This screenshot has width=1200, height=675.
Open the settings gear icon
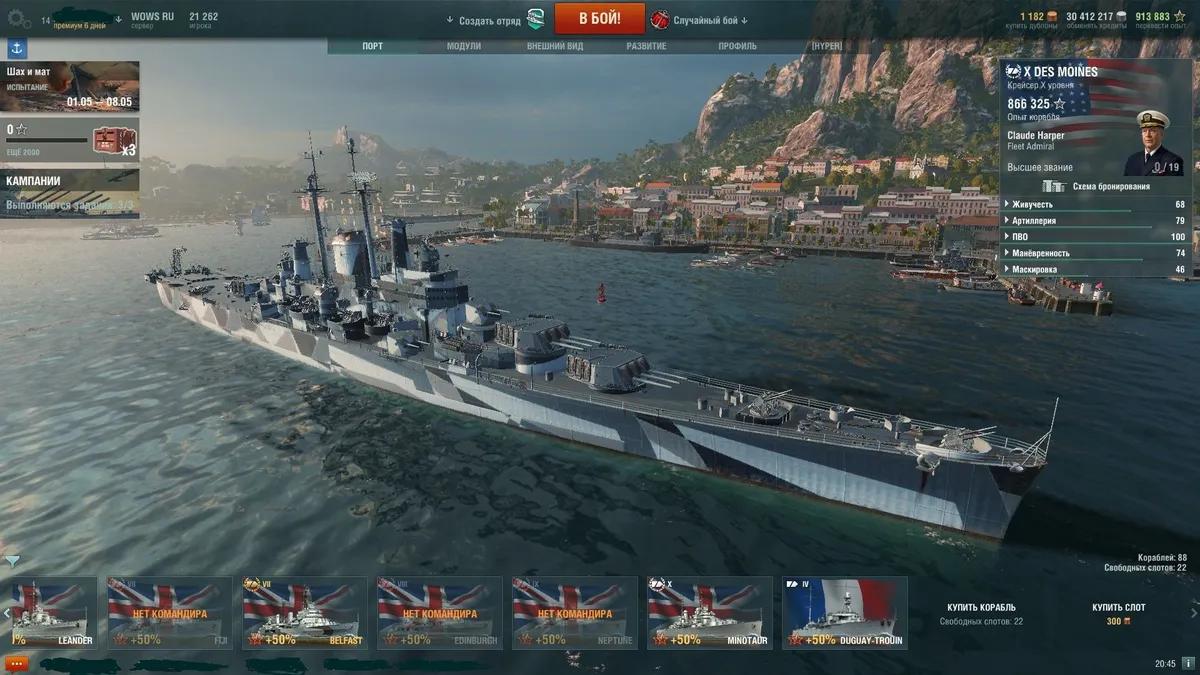point(19,19)
